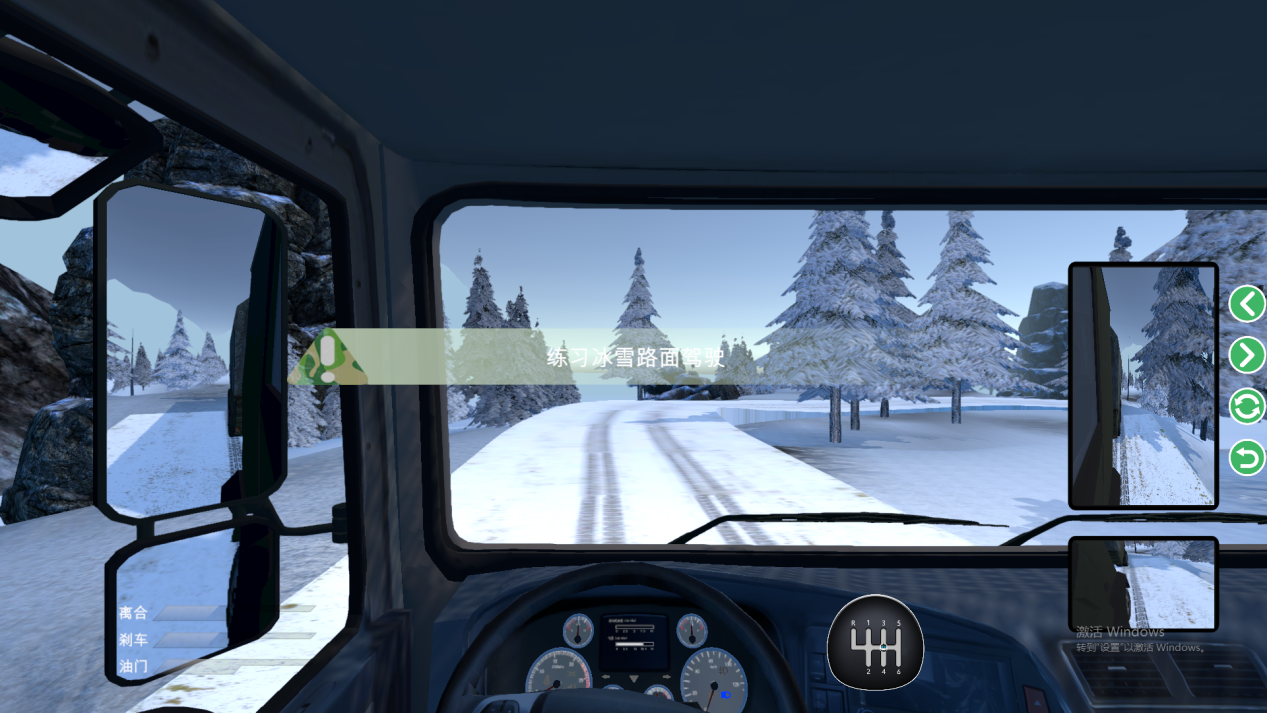
Task: Click the green left arrow button
Action: [x=1247, y=303]
